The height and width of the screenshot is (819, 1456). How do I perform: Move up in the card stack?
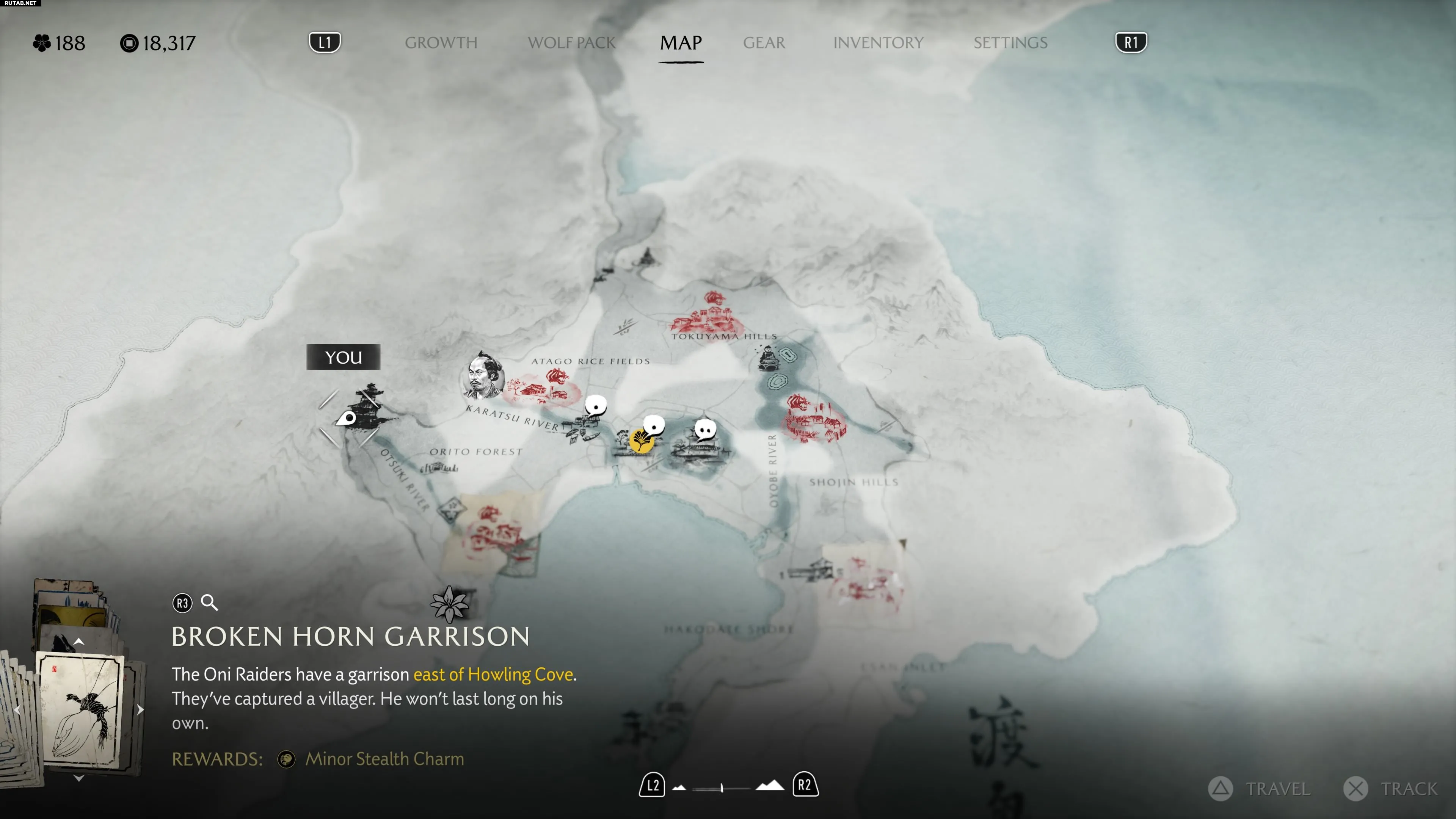pos(78,642)
